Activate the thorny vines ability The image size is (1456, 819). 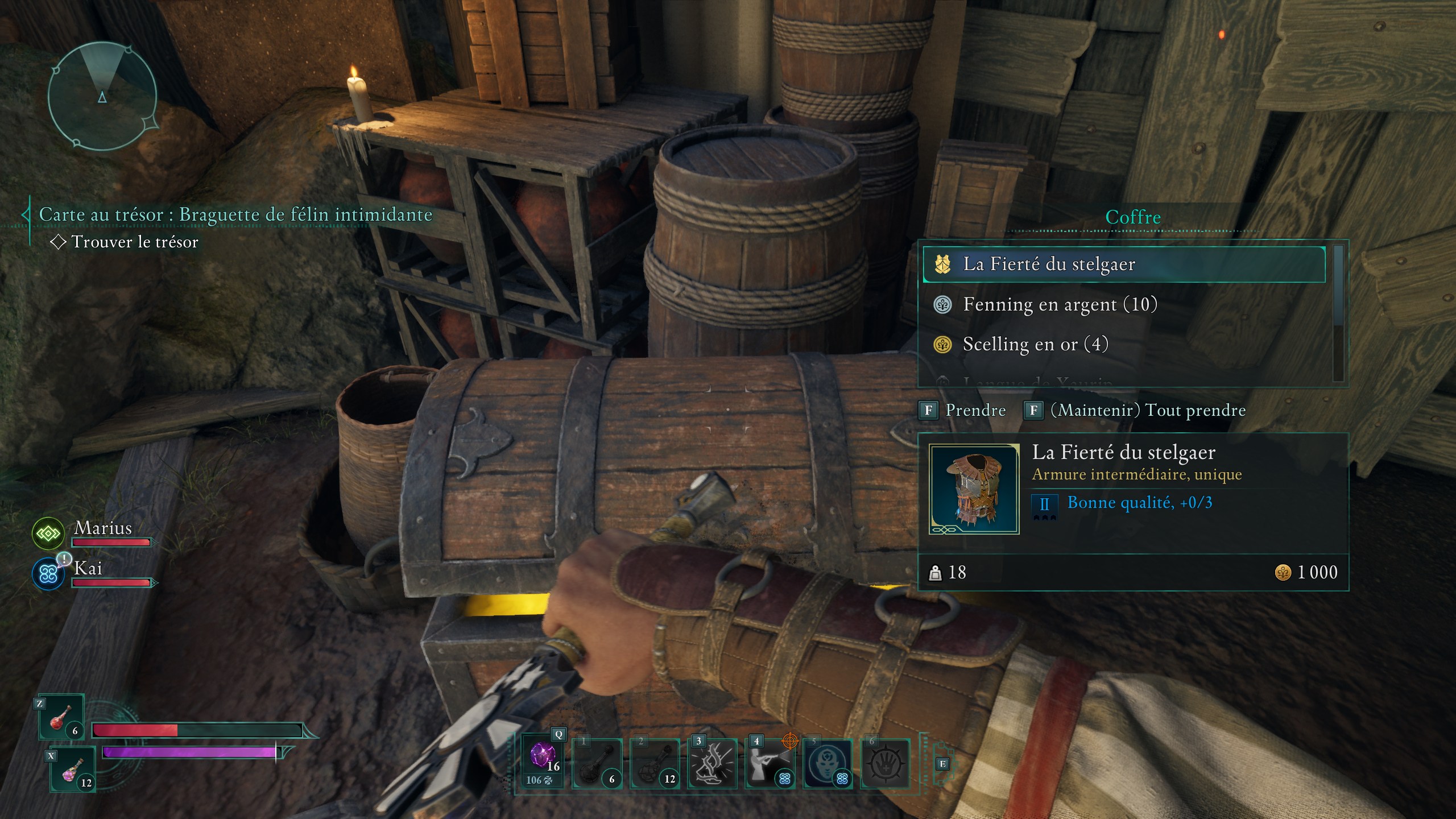(x=712, y=764)
